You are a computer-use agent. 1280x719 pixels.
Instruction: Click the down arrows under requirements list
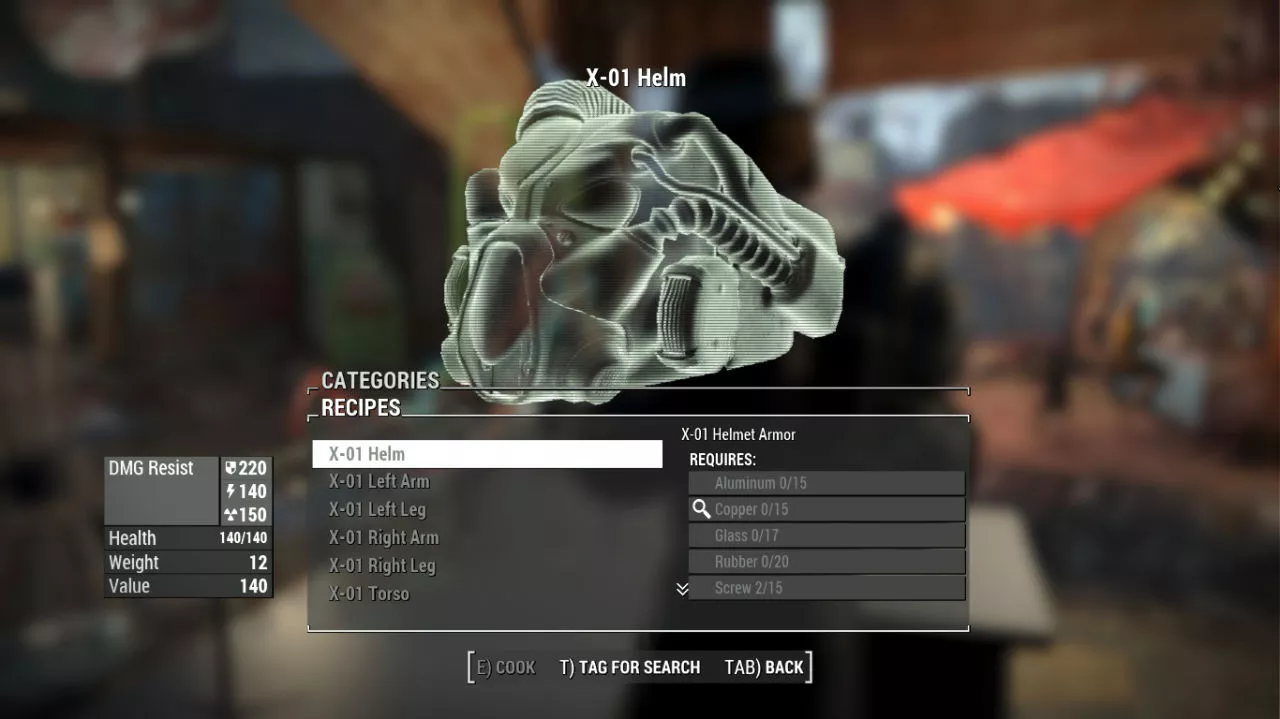(682, 589)
